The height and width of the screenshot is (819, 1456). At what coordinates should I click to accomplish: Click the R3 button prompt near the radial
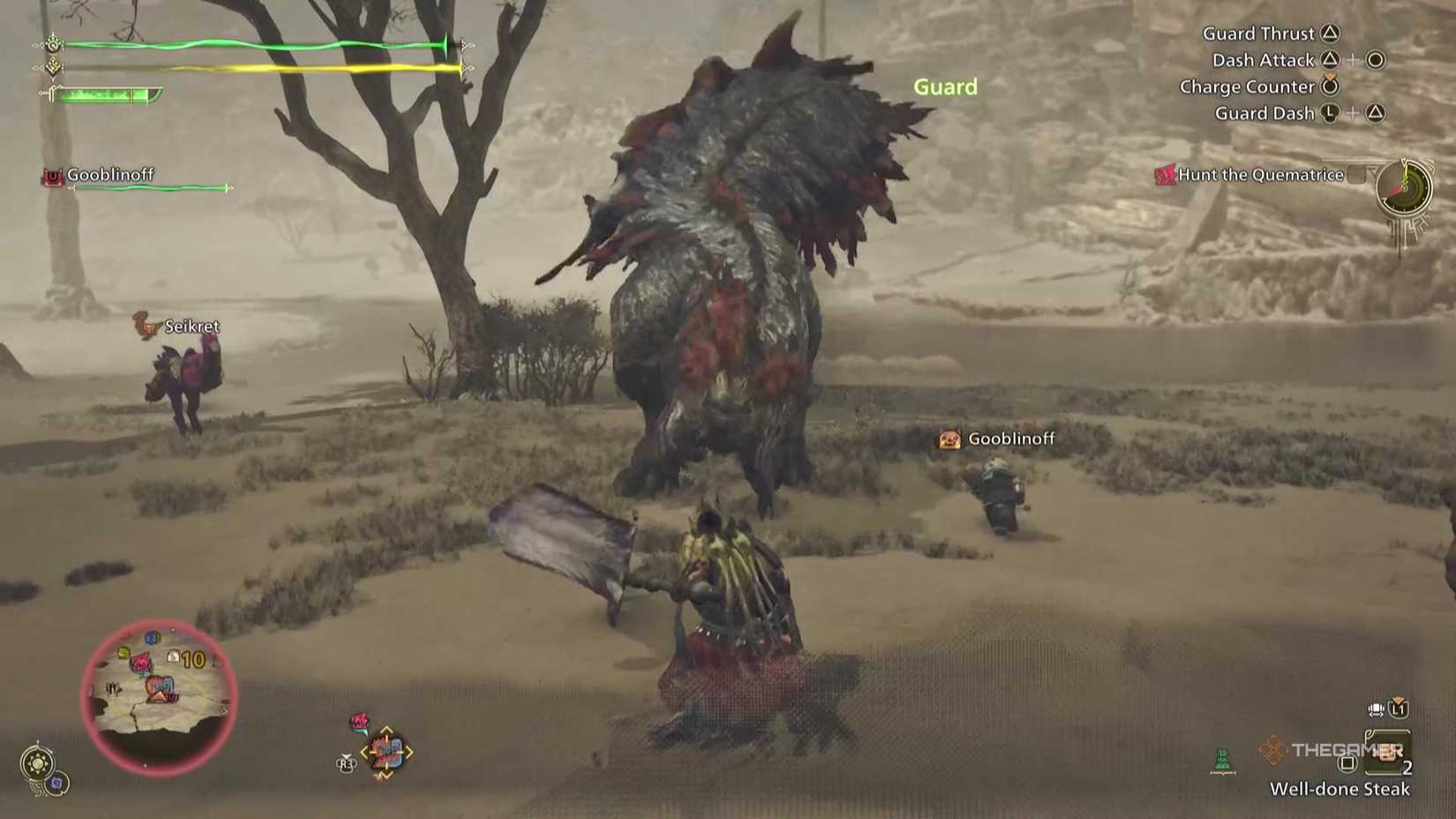coord(346,763)
